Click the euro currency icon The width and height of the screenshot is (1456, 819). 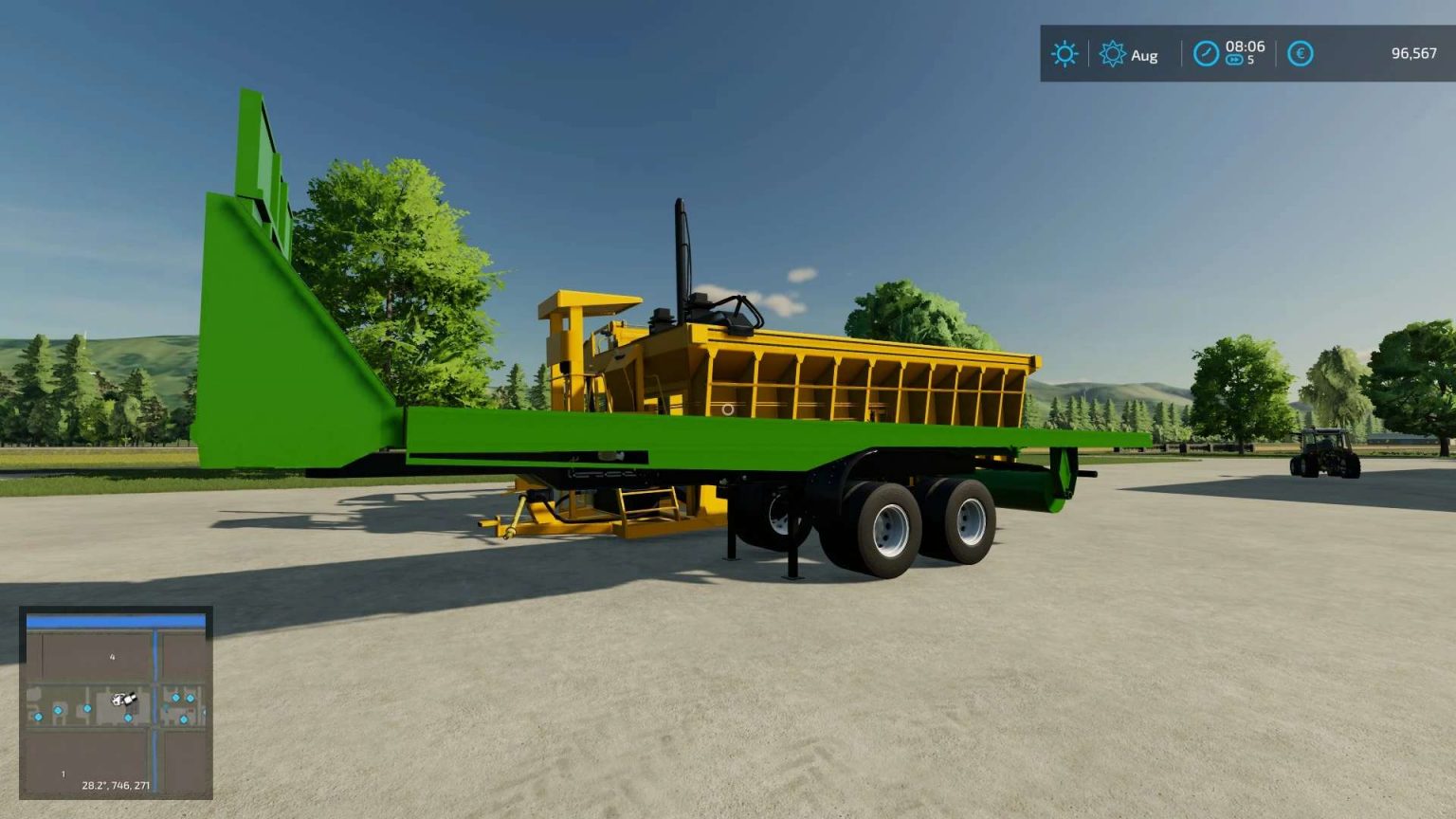click(x=1300, y=54)
